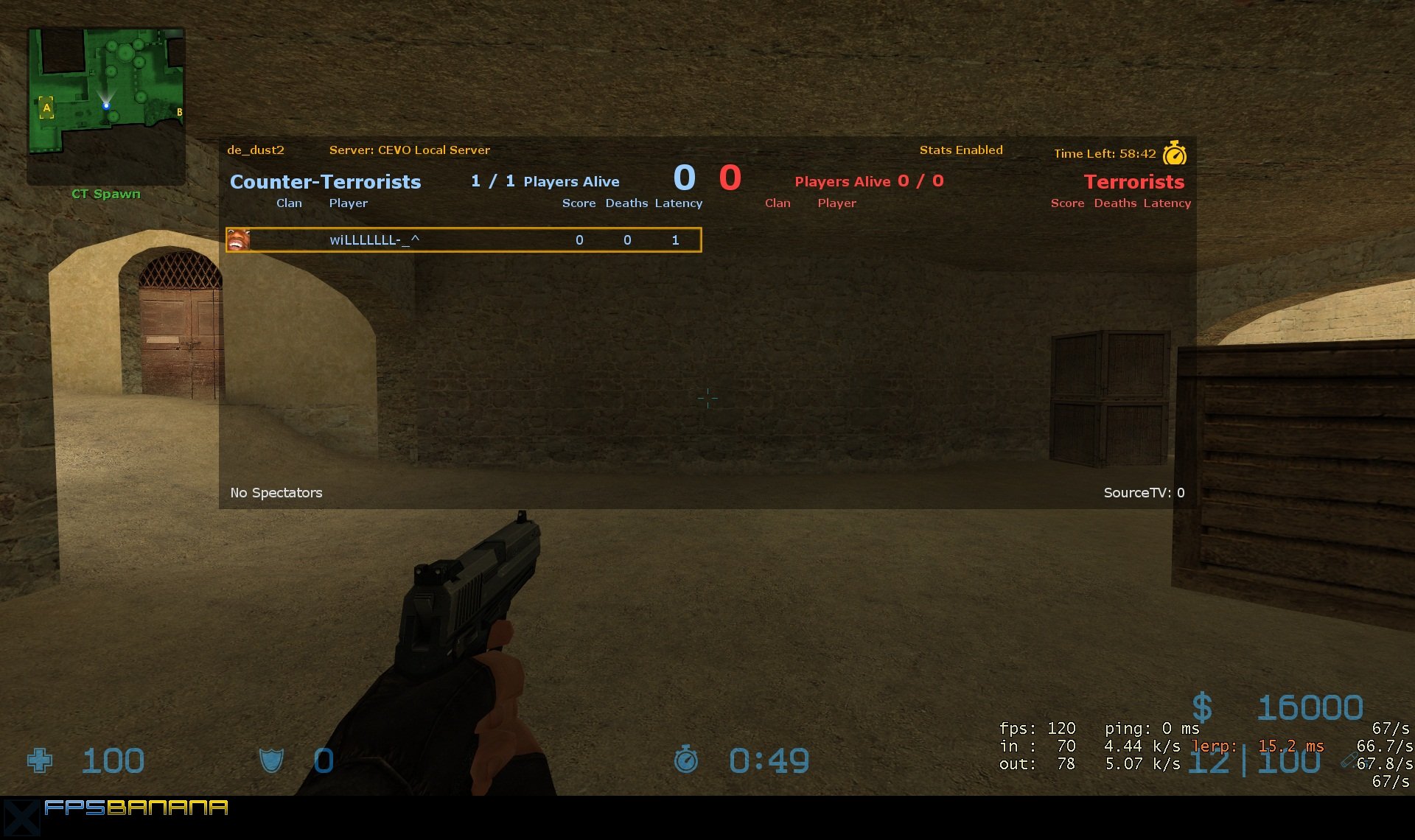Click the player position dot on the radar
This screenshot has width=1415, height=840.
(108, 105)
